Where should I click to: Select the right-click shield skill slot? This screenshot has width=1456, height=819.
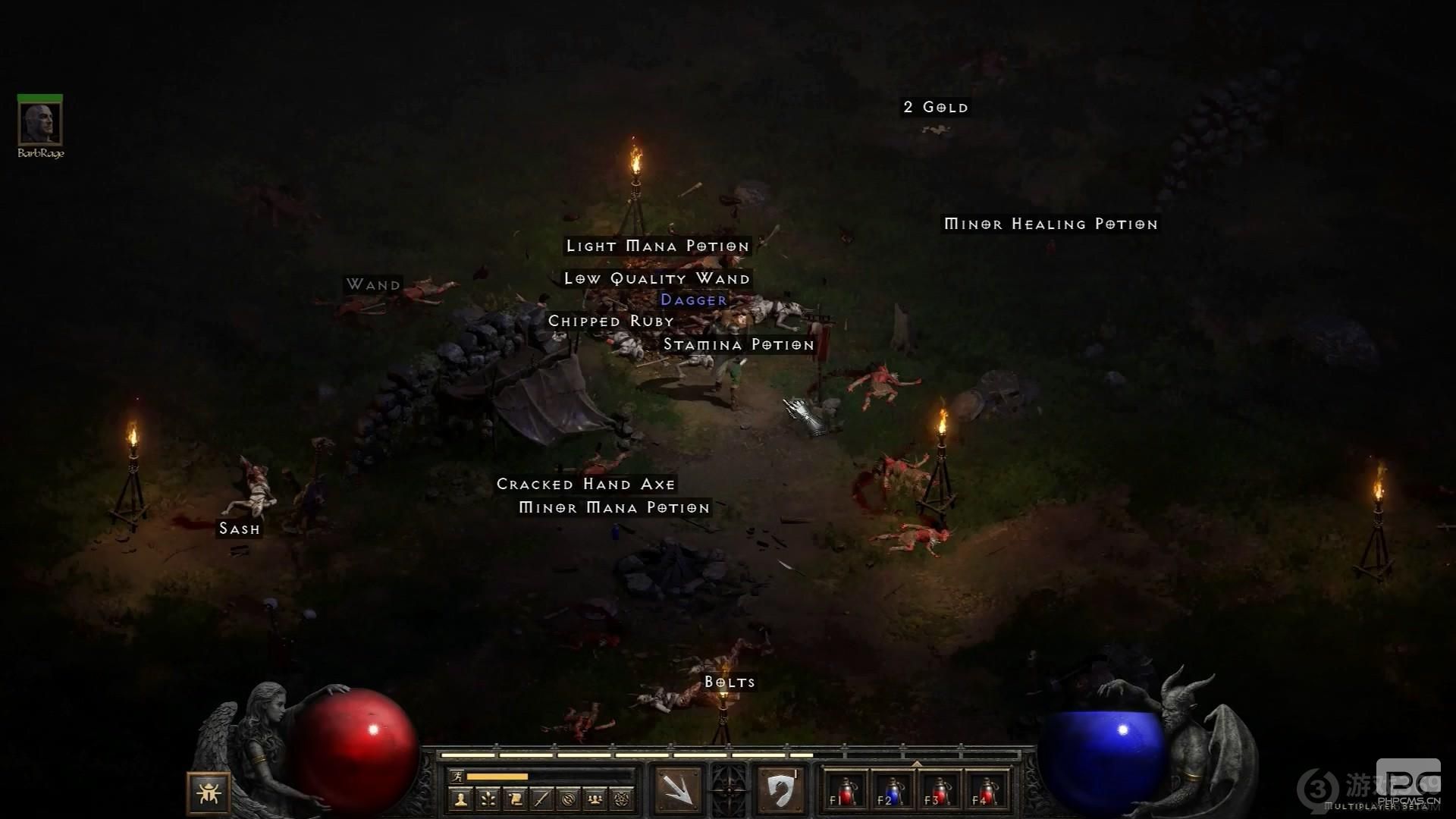(x=779, y=790)
